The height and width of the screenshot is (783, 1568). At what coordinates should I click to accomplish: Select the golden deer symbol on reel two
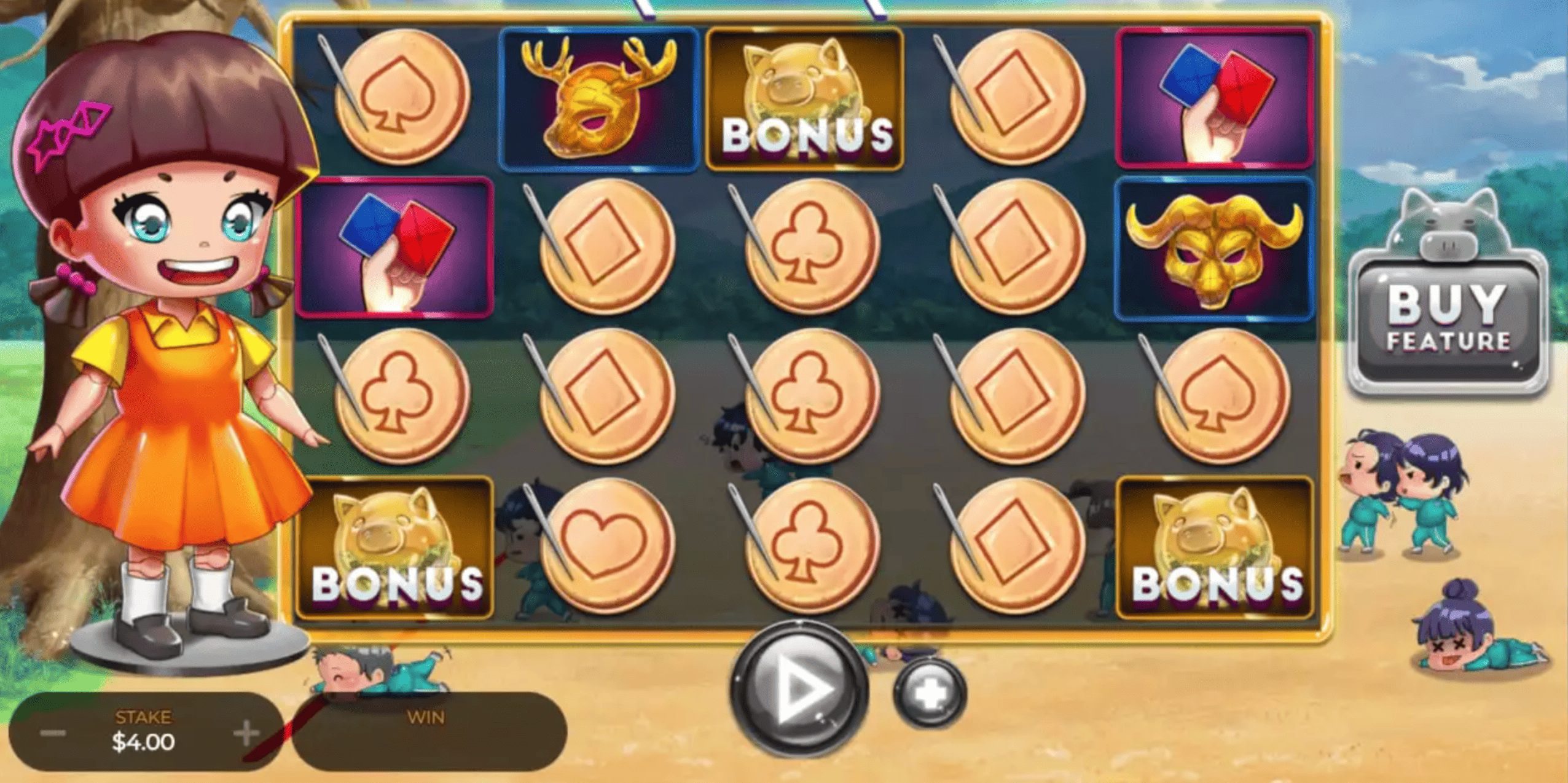[x=599, y=98]
